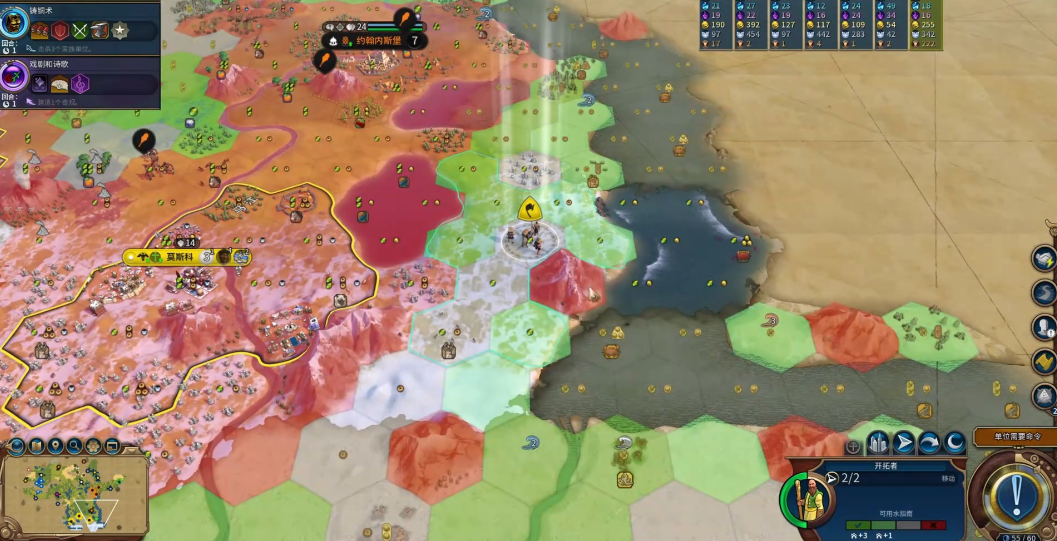Viewport: 1057px width, 541px height.
Task: Open the minimap lens options book icon
Action: pyautogui.click(x=35, y=446)
